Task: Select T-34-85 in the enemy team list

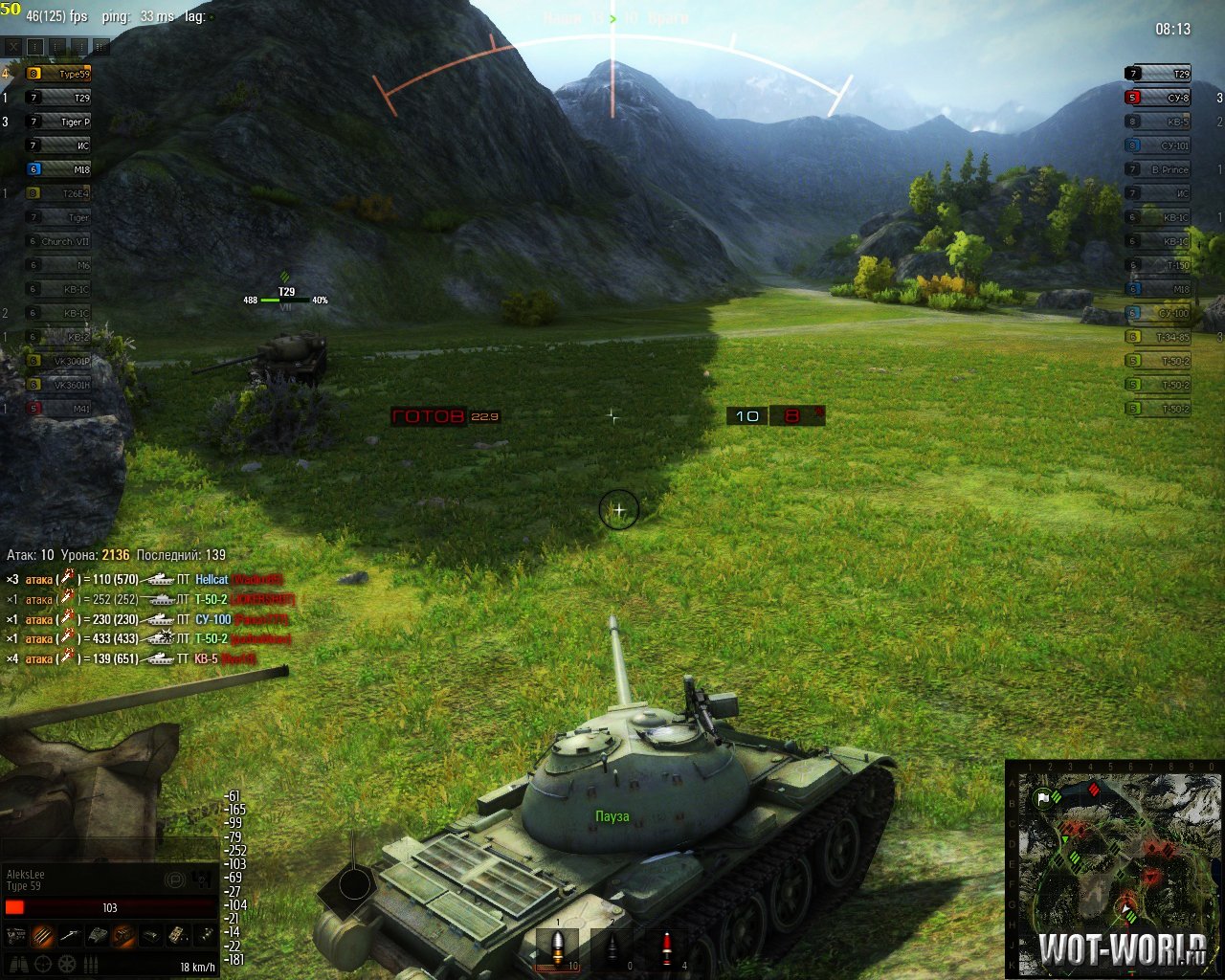Action: [x=1158, y=337]
